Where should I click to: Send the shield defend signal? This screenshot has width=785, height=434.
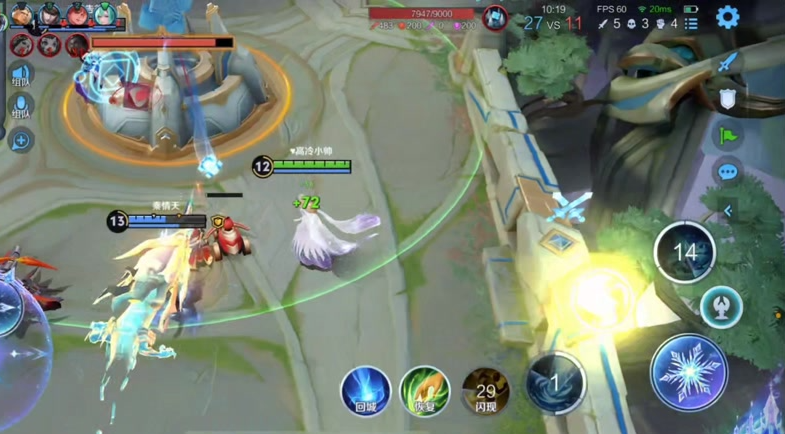(x=727, y=98)
